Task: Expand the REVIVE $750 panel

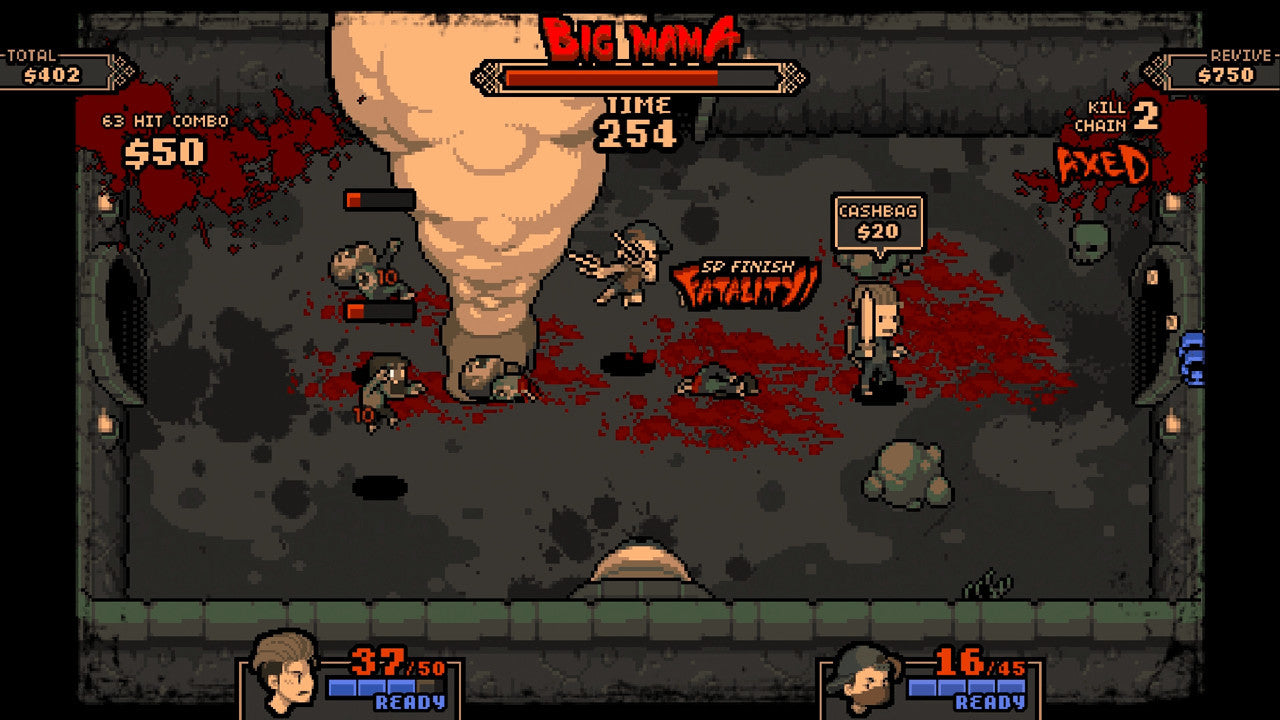Action: pyautogui.click(x=1227, y=60)
